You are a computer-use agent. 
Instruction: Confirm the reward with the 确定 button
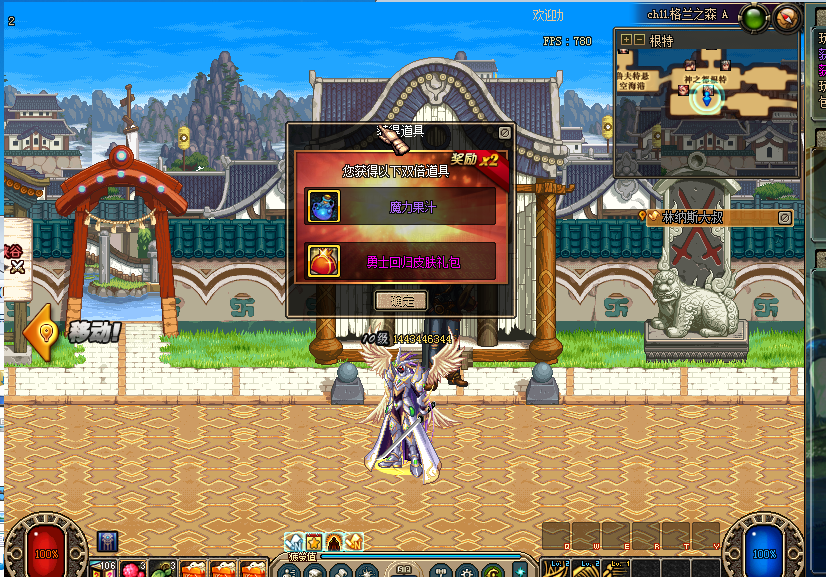click(400, 300)
